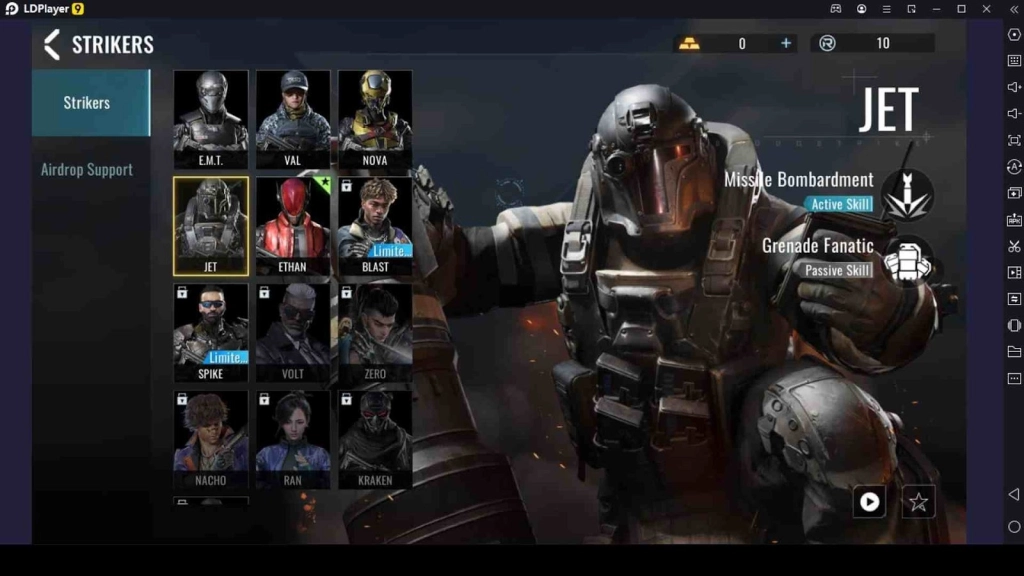The height and width of the screenshot is (576, 1024).
Task: Pick the NOVA striker portrait
Action: 375,118
